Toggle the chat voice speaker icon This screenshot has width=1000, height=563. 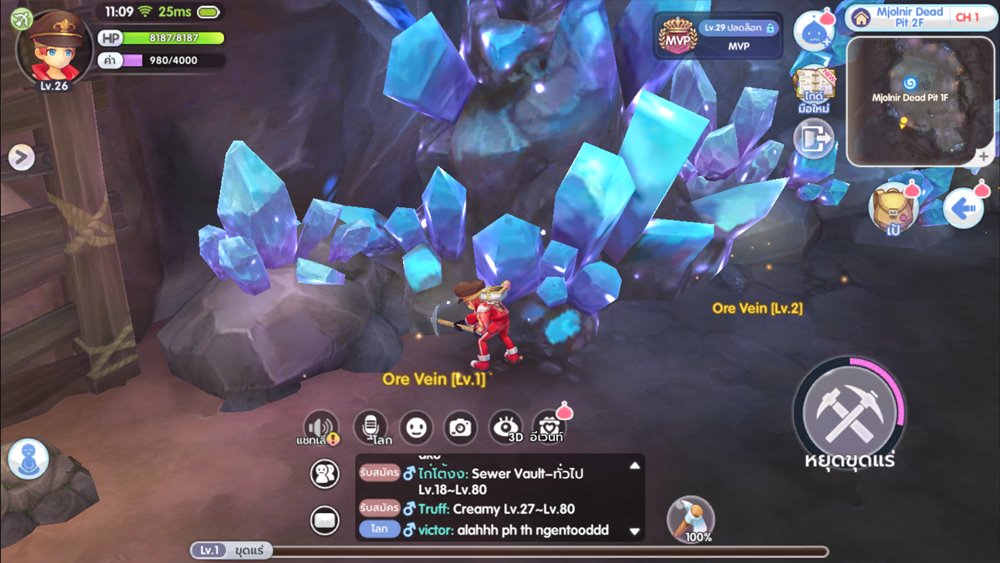[321, 427]
